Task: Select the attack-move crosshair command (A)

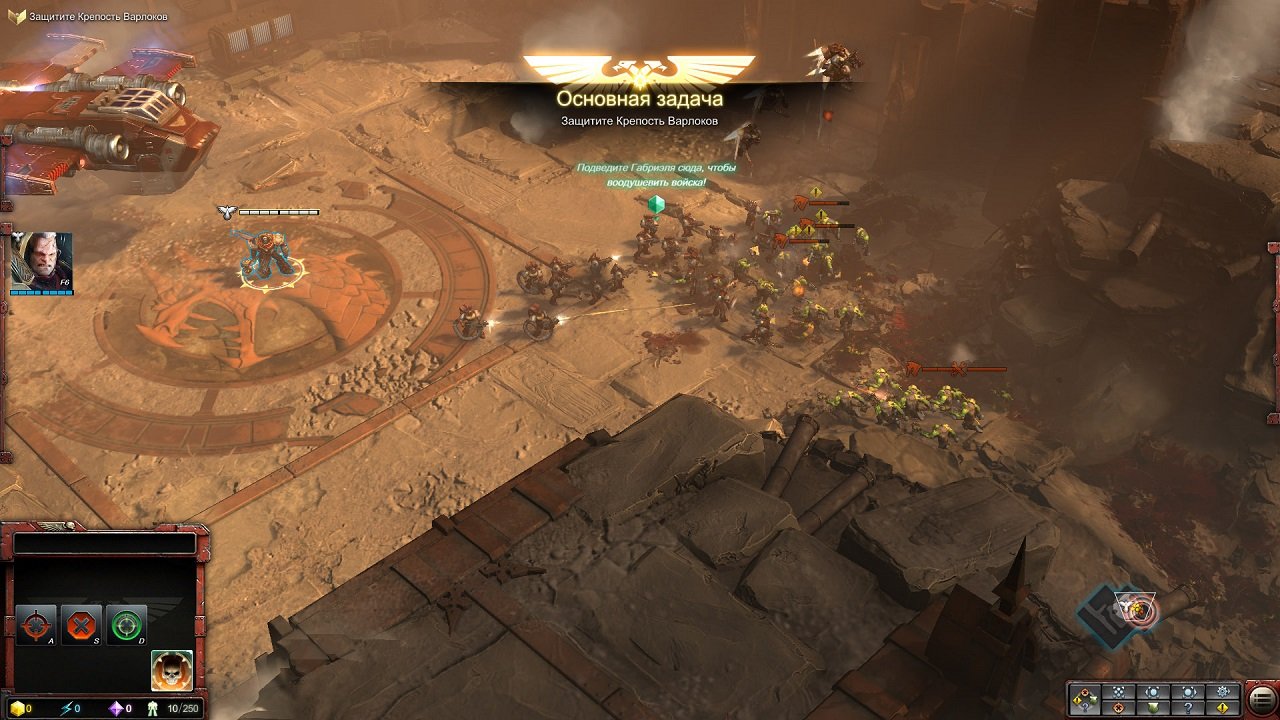Action: click(37, 625)
